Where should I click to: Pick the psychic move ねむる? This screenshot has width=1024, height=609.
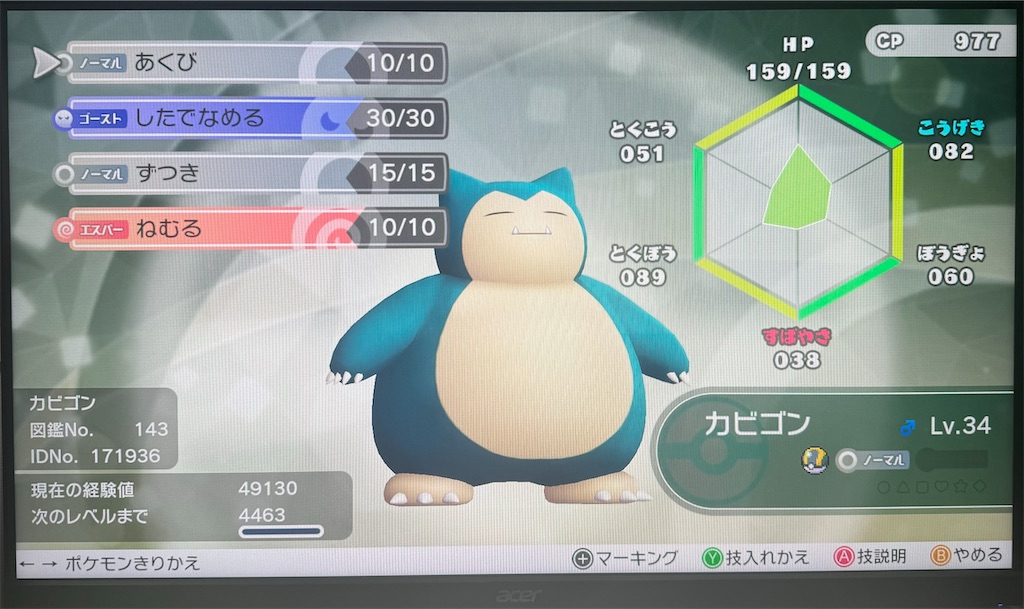click(x=250, y=229)
